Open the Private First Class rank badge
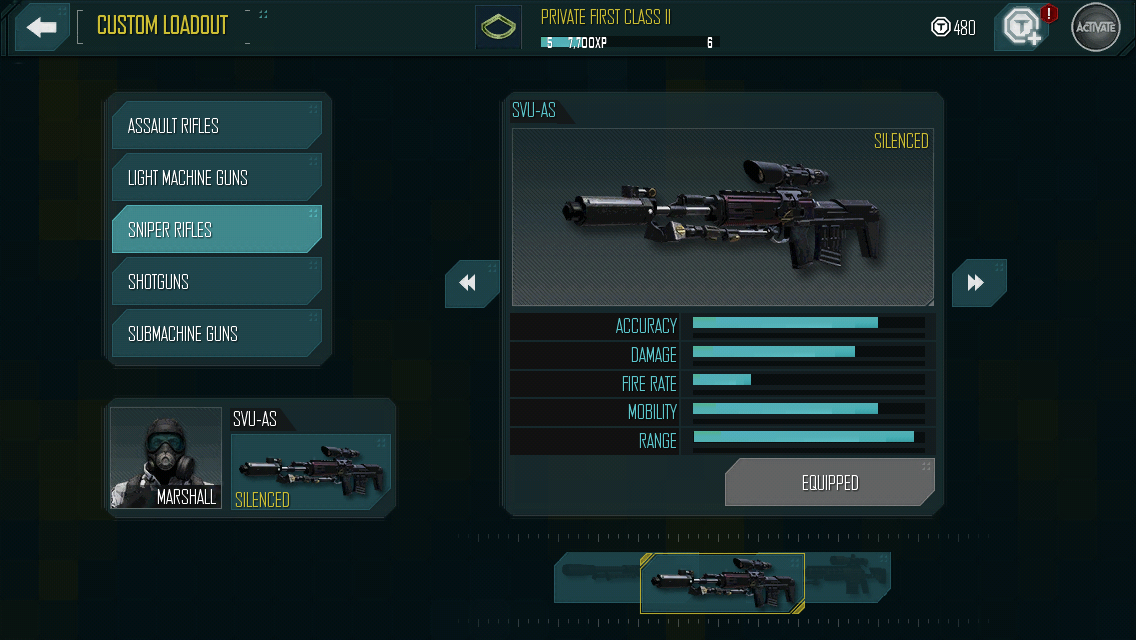The width and height of the screenshot is (1136, 640). [498, 27]
